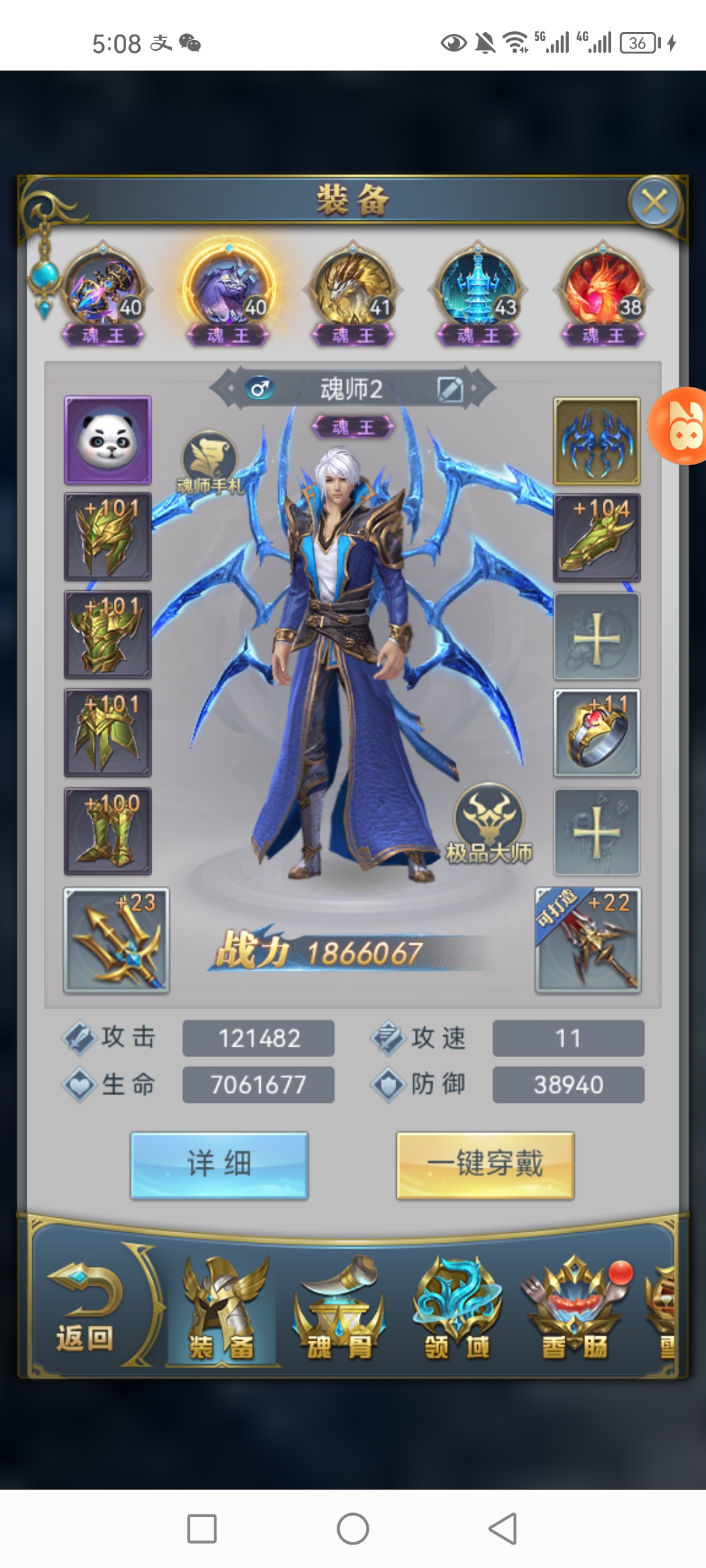Open the 详细 details view
Image resolution: width=706 pixels, height=1568 pixels.
tap(219, 1165)
